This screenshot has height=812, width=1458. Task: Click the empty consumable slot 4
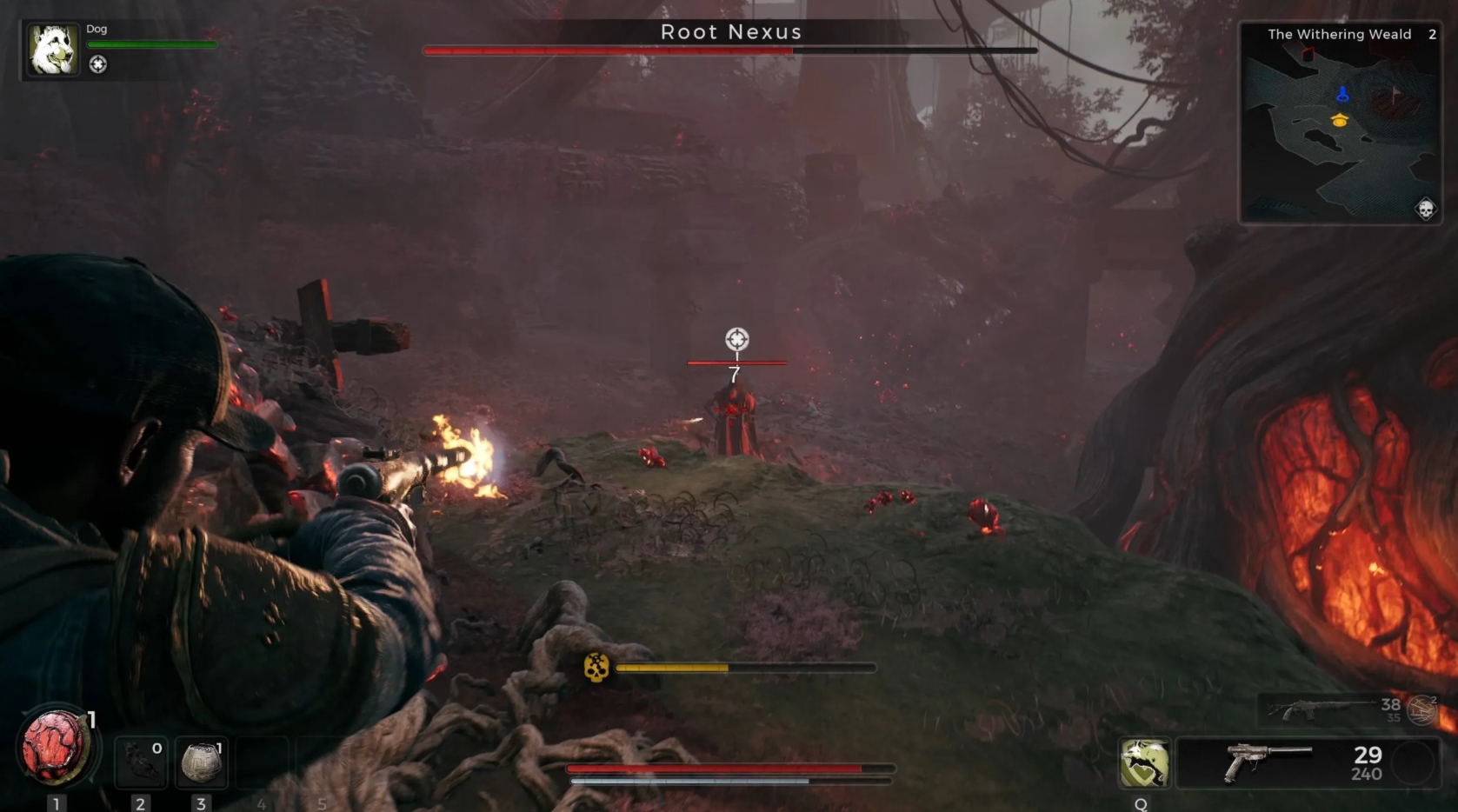pyautogui.click(x=262, y=761)
